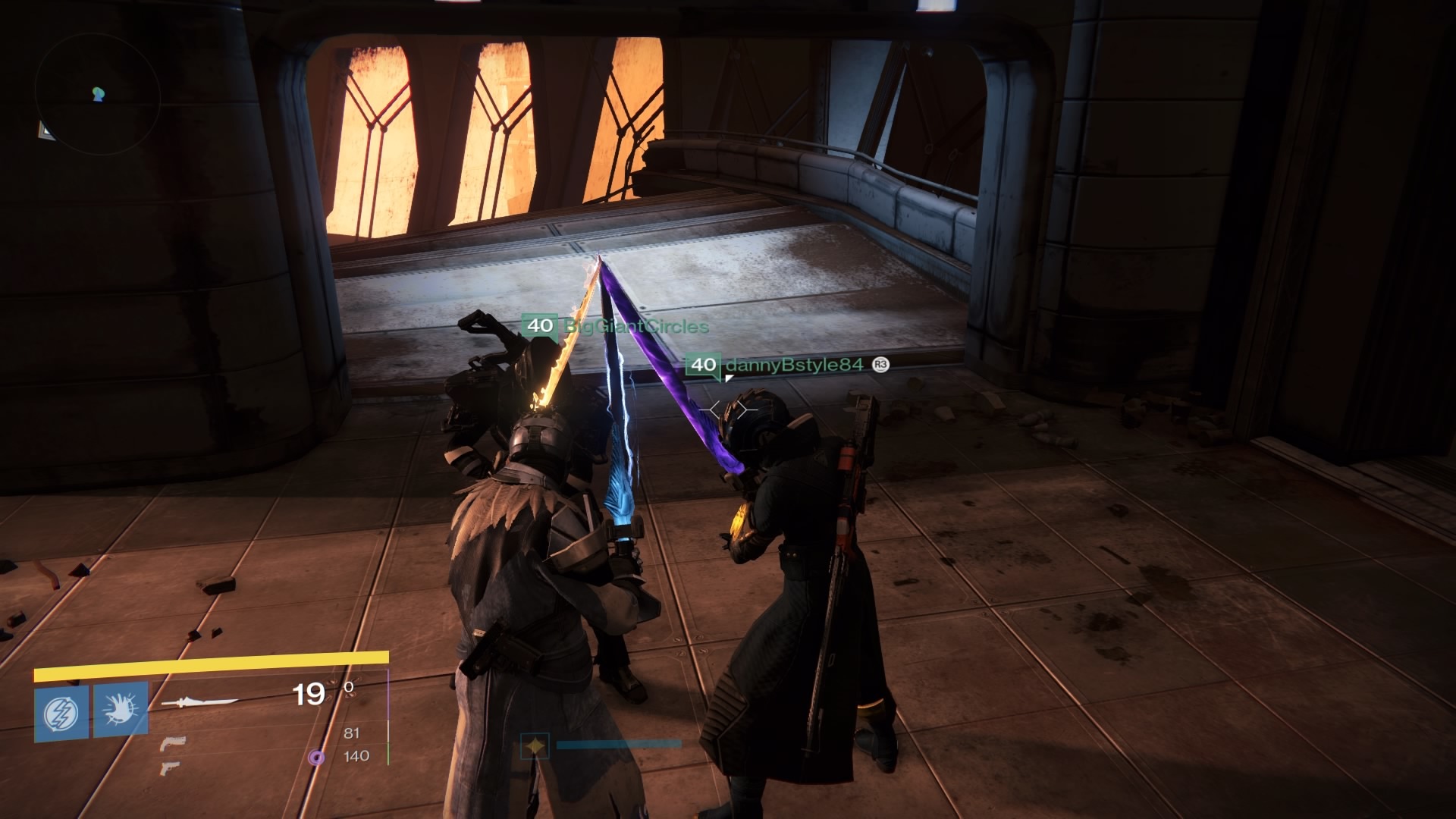This screenshot has height=819, width=1456.
Task: Select the sidearm pistol icon
Action: [170, 768]
